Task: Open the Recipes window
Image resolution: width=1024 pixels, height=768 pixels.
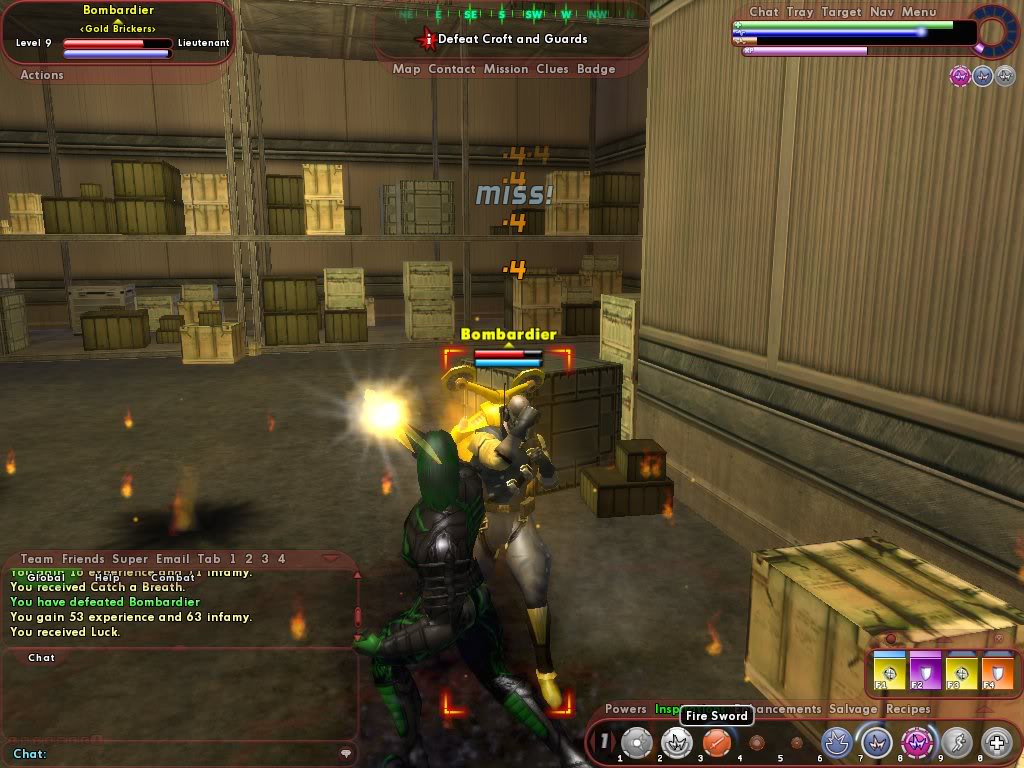Action: click(908, 709)
